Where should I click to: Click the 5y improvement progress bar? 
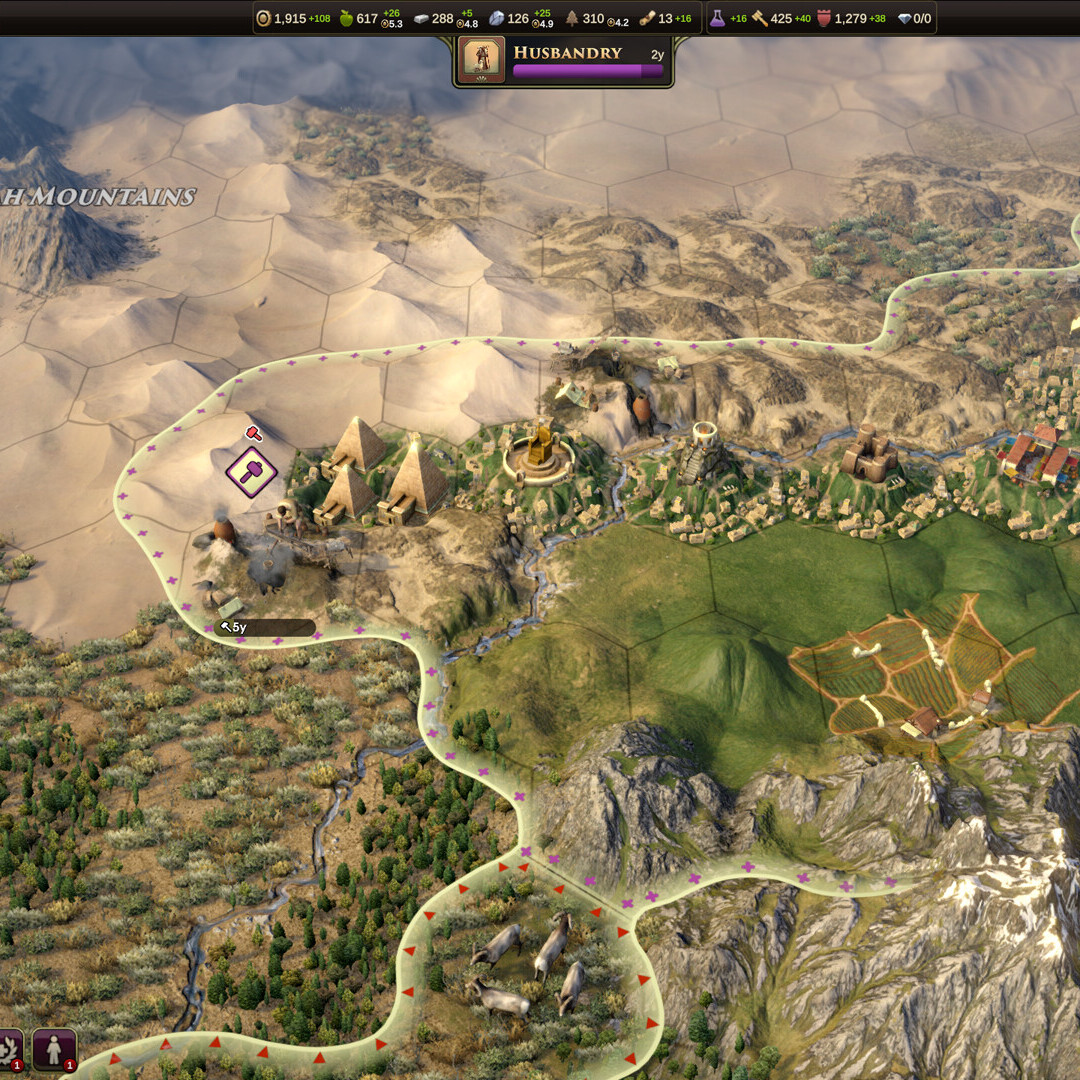click(265, 628)
